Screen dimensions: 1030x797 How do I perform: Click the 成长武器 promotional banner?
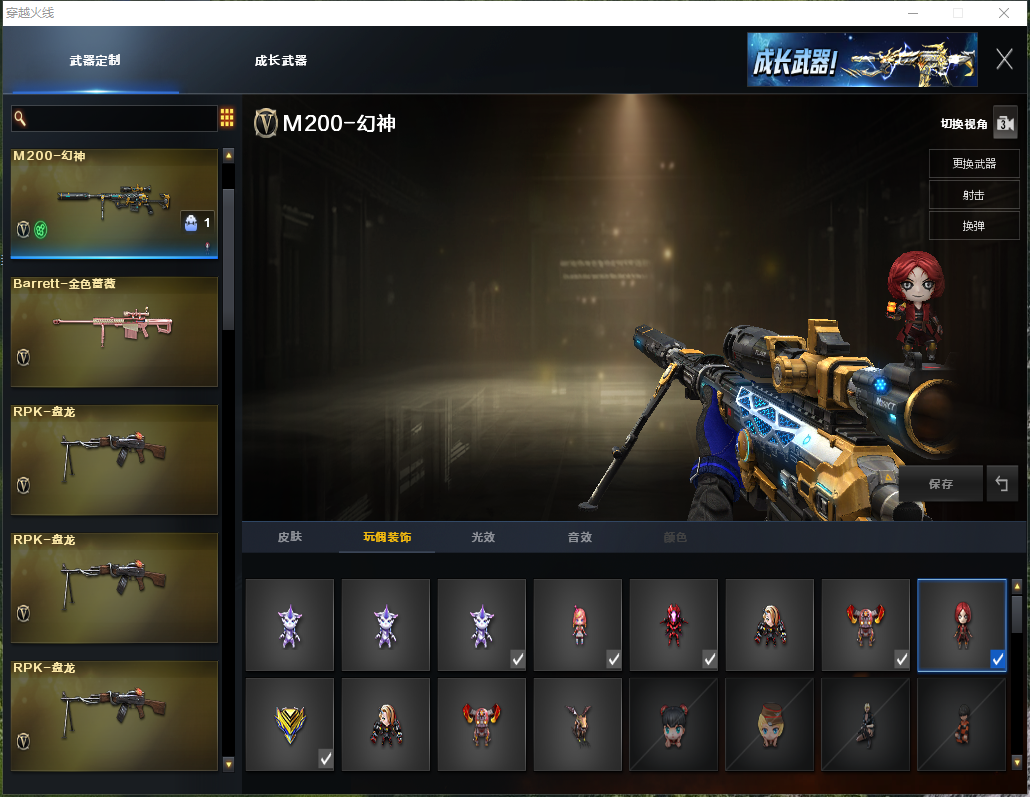point(861,60)
